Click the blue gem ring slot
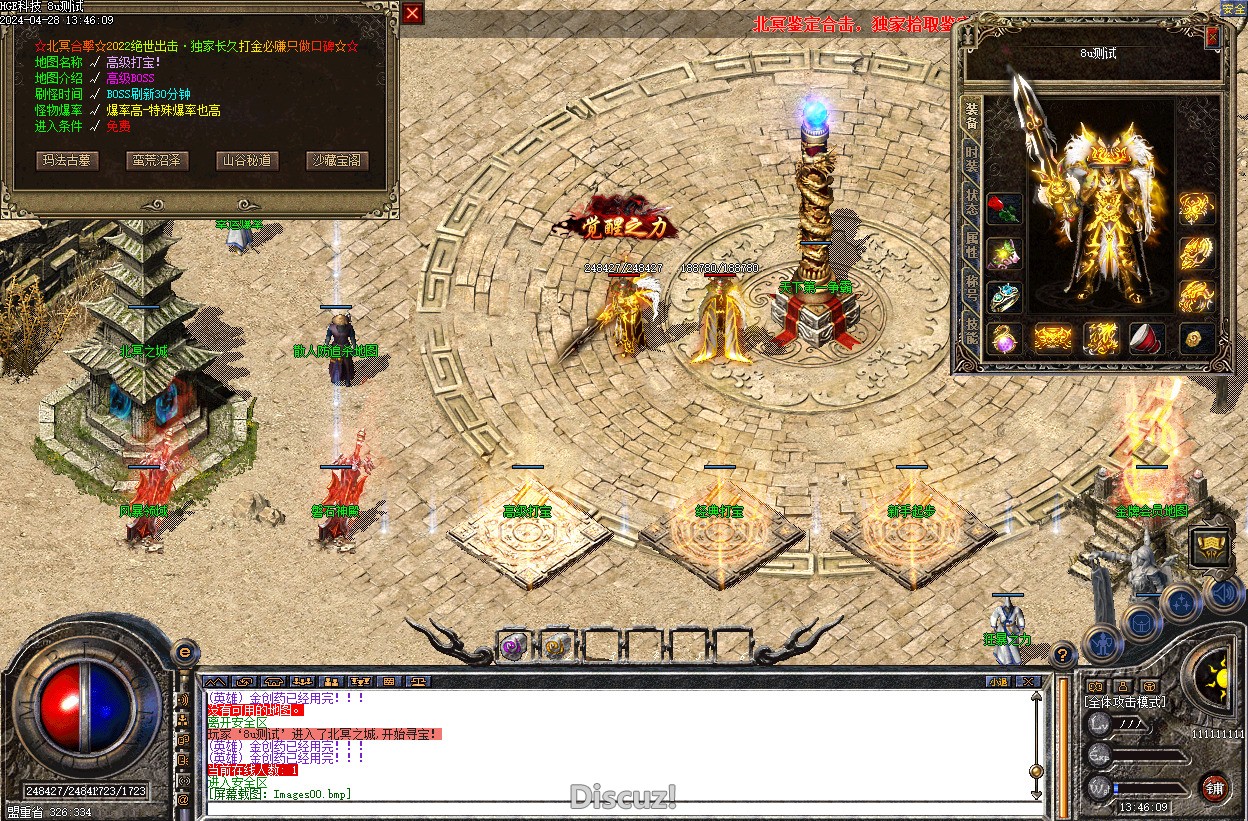 point(1005,297)
